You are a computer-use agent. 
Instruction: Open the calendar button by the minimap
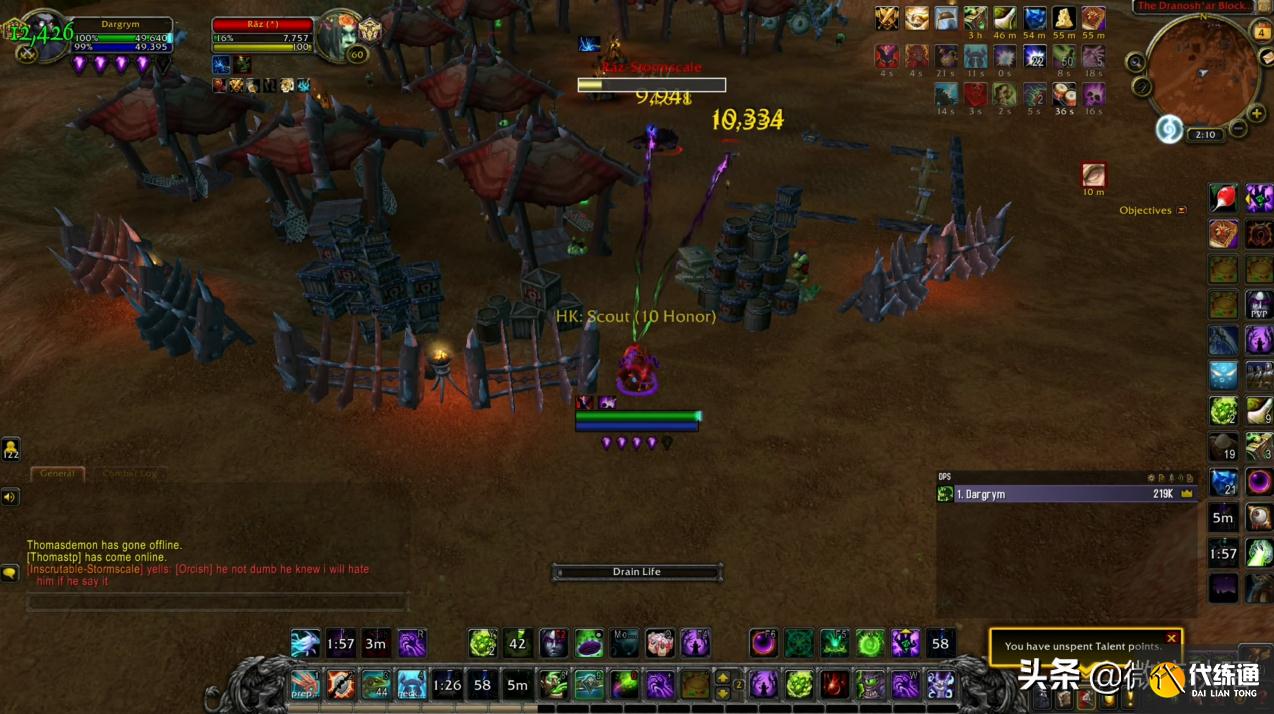[1262, 31]
